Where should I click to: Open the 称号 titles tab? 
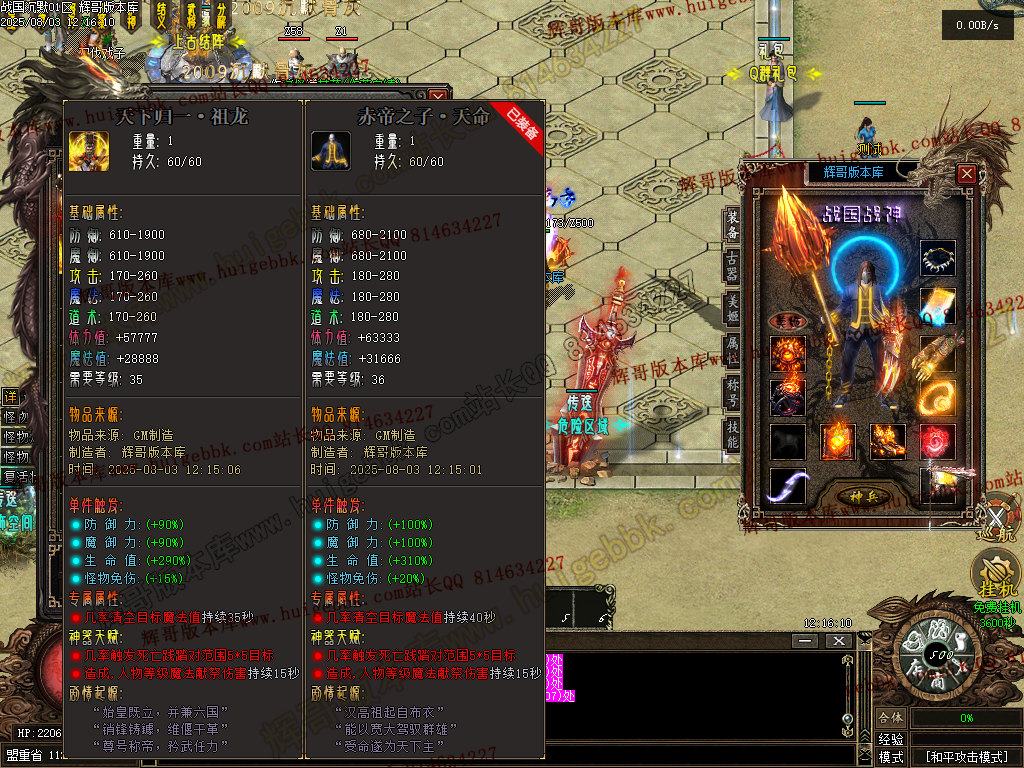point(733,390)
